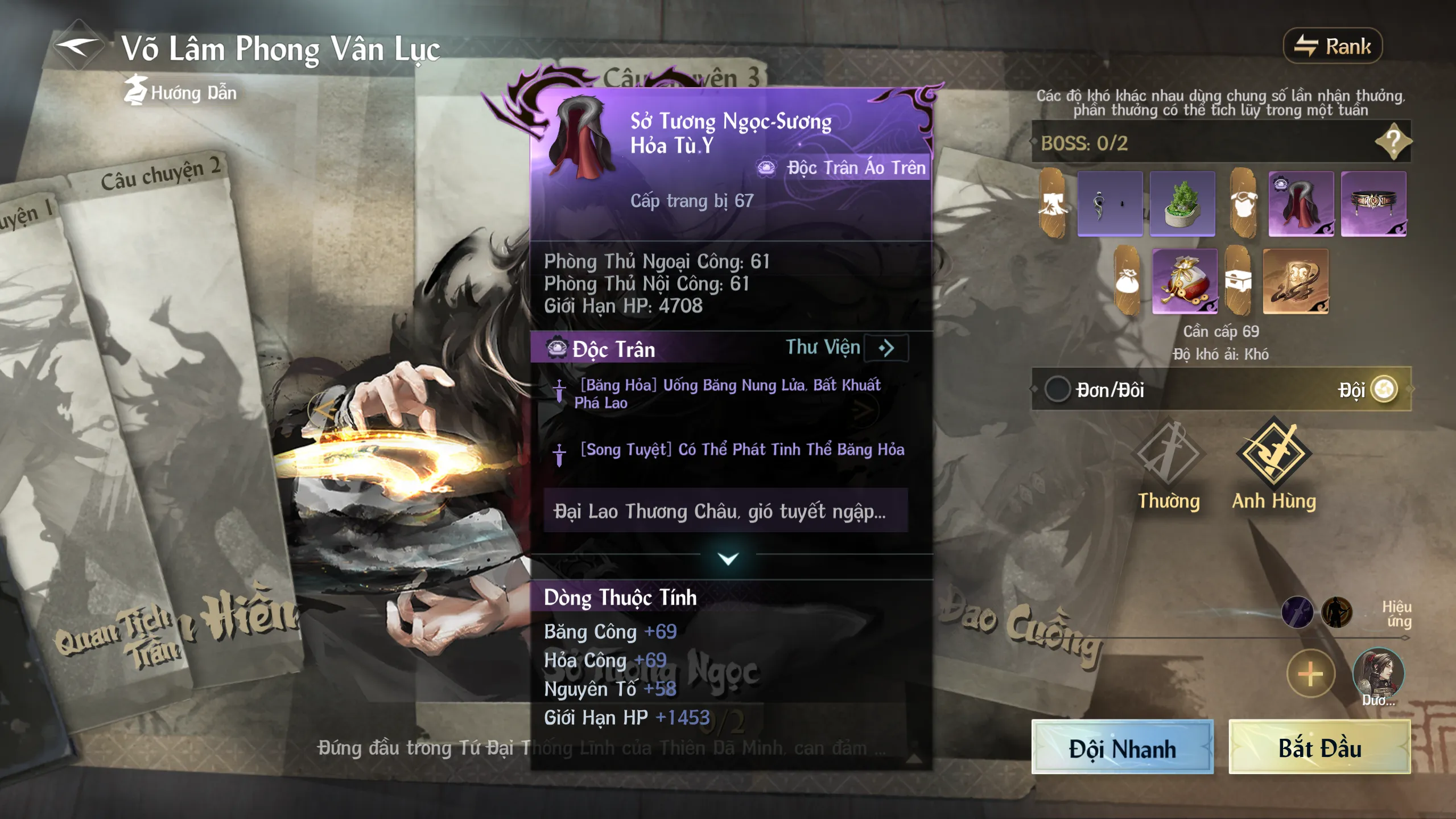Select the potted plant reward slot
This screenshot has width=1456, height=819.
(1182, 204)
